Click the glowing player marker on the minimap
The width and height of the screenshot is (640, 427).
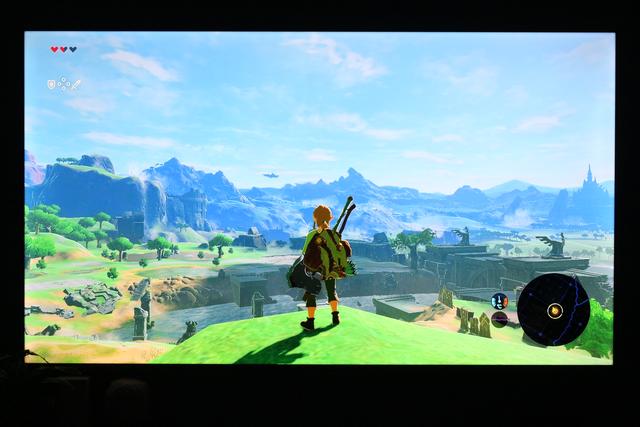point(556,310)
